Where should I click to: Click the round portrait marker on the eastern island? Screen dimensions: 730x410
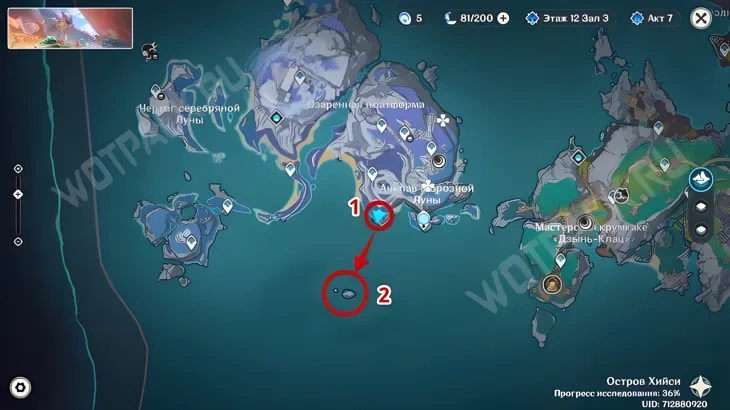551,286
